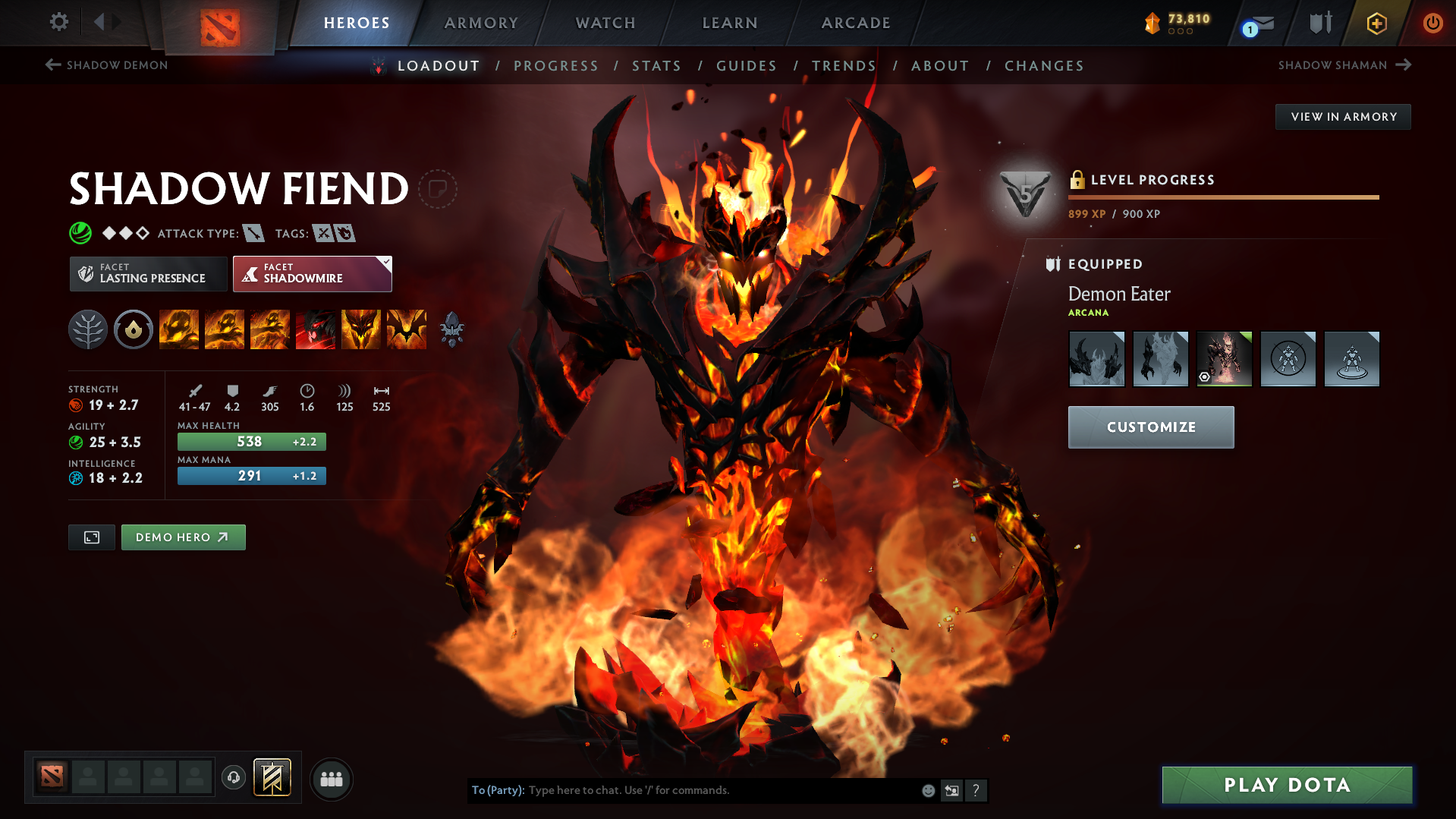The height and width of the screenshot is (819, 1456).
Task: Go to the Watch tab
Action: click(x=605, y=23)
